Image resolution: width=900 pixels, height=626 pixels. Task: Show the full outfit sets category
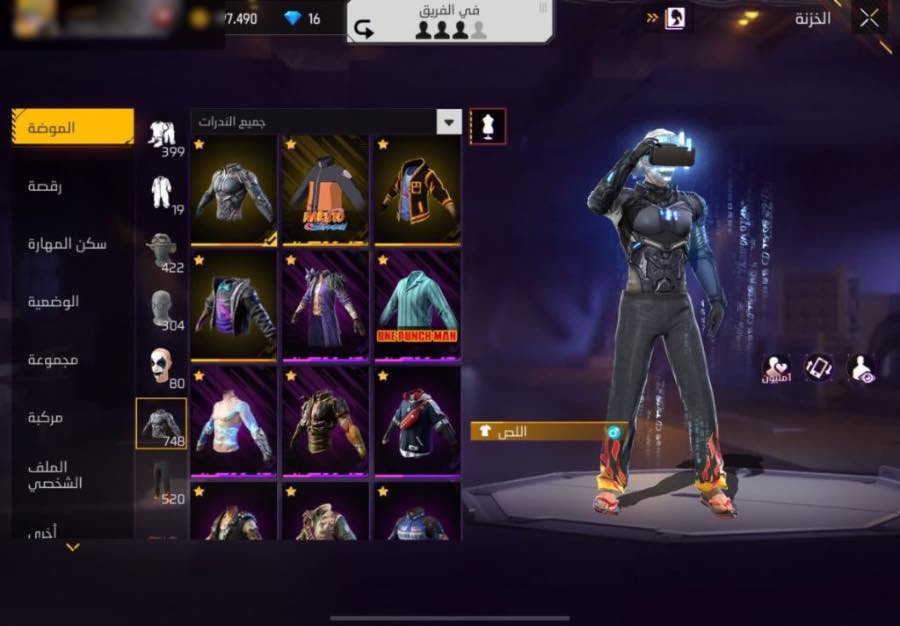pos(161,135)
